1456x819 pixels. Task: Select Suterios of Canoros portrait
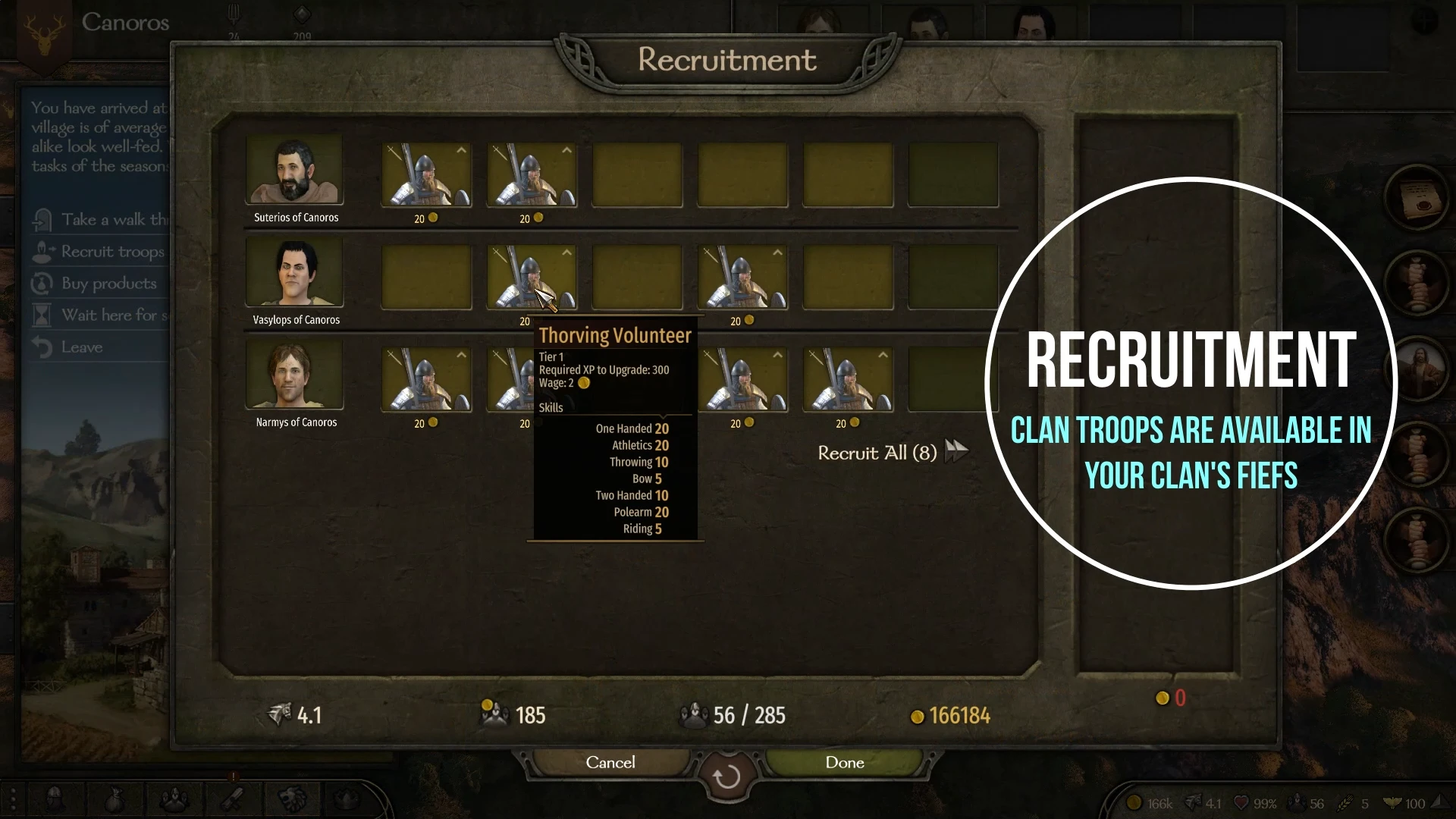coord(294,171)
